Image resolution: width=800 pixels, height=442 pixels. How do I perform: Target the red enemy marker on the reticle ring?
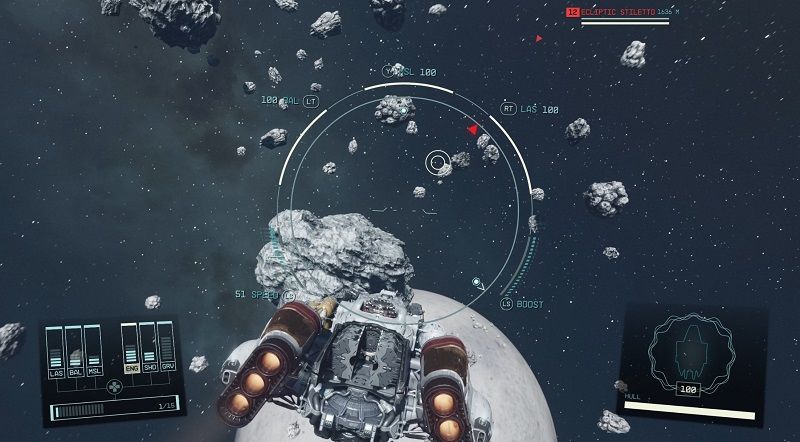[473, 129]
